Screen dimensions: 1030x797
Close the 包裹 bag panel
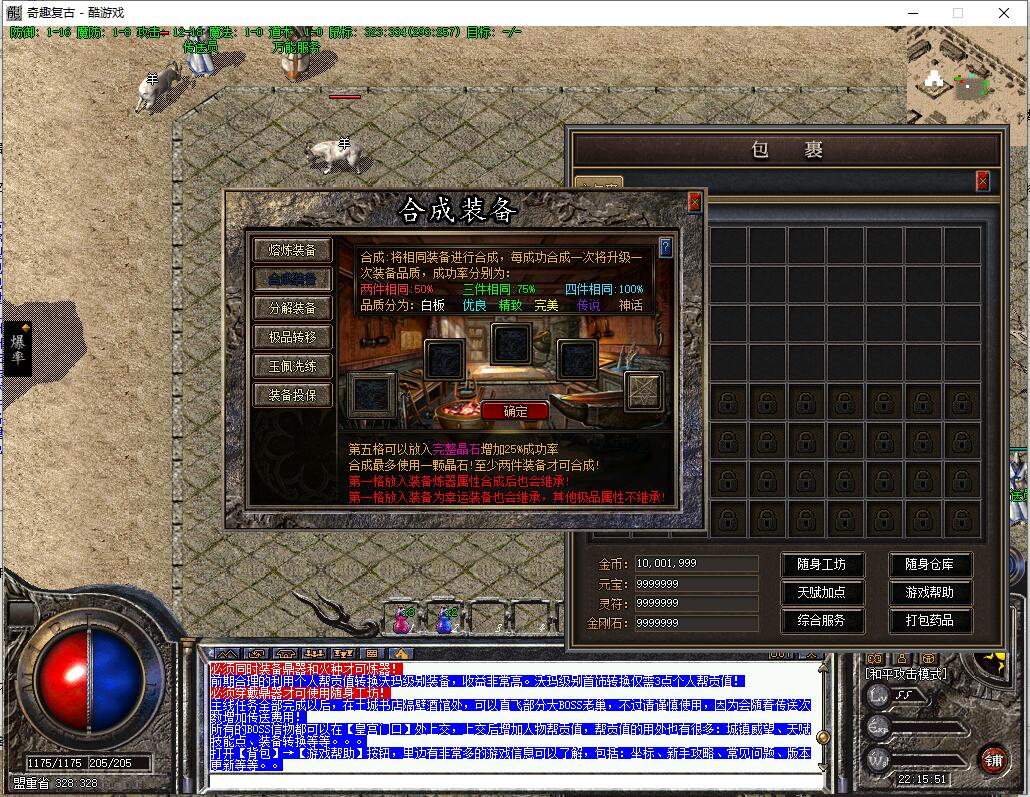(983, 181)
